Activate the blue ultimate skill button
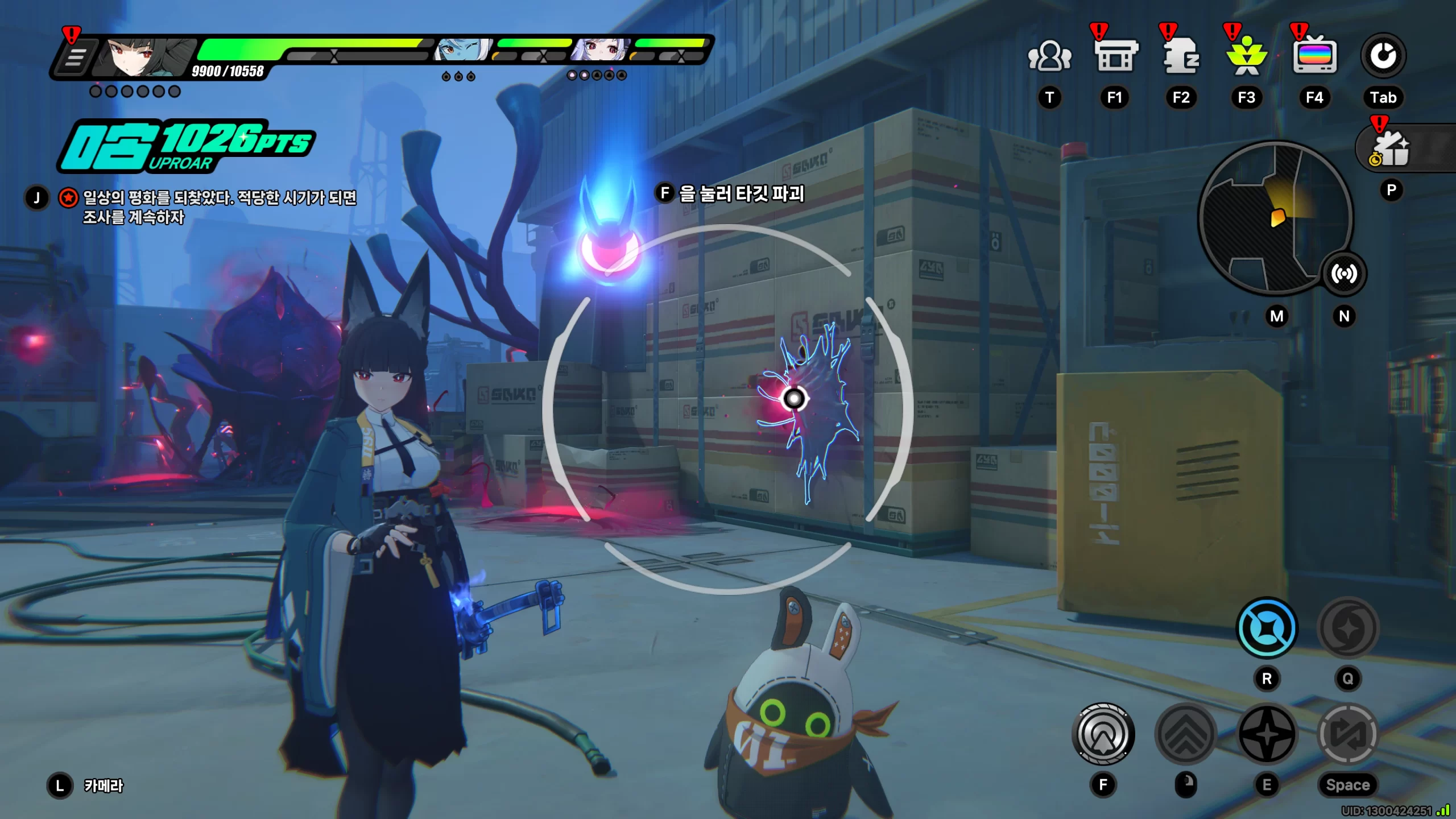Viewport: 1456px width, 819px height. (1267, 628)
